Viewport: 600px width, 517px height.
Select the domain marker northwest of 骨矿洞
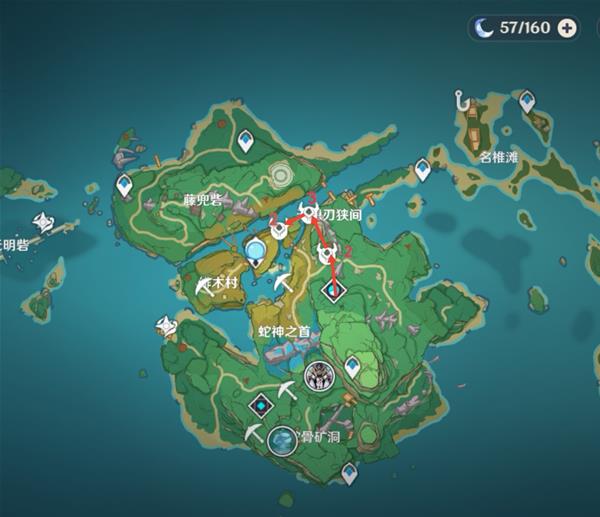pyautogui.click(x=261, y=405)
